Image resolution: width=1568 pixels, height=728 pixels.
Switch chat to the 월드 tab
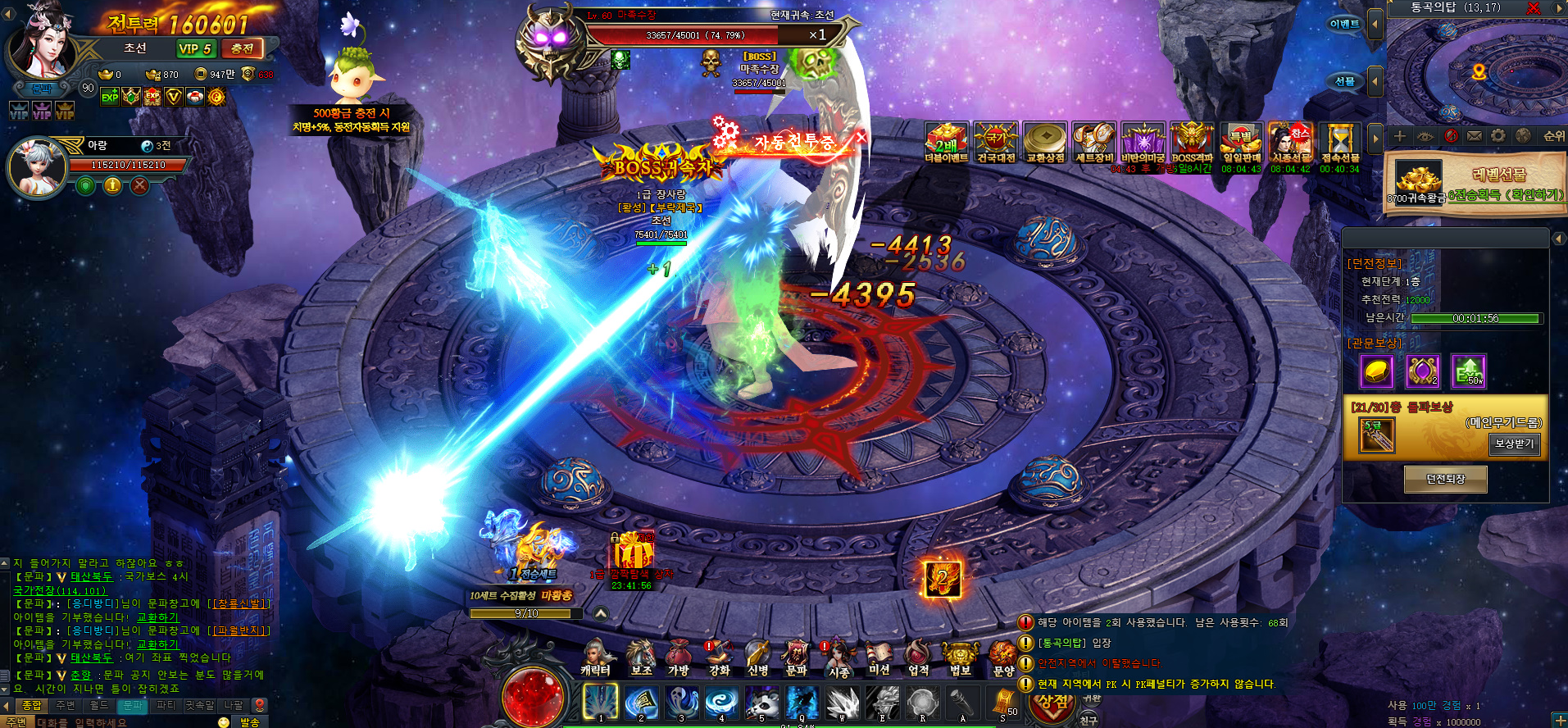(x=99, y=705)
